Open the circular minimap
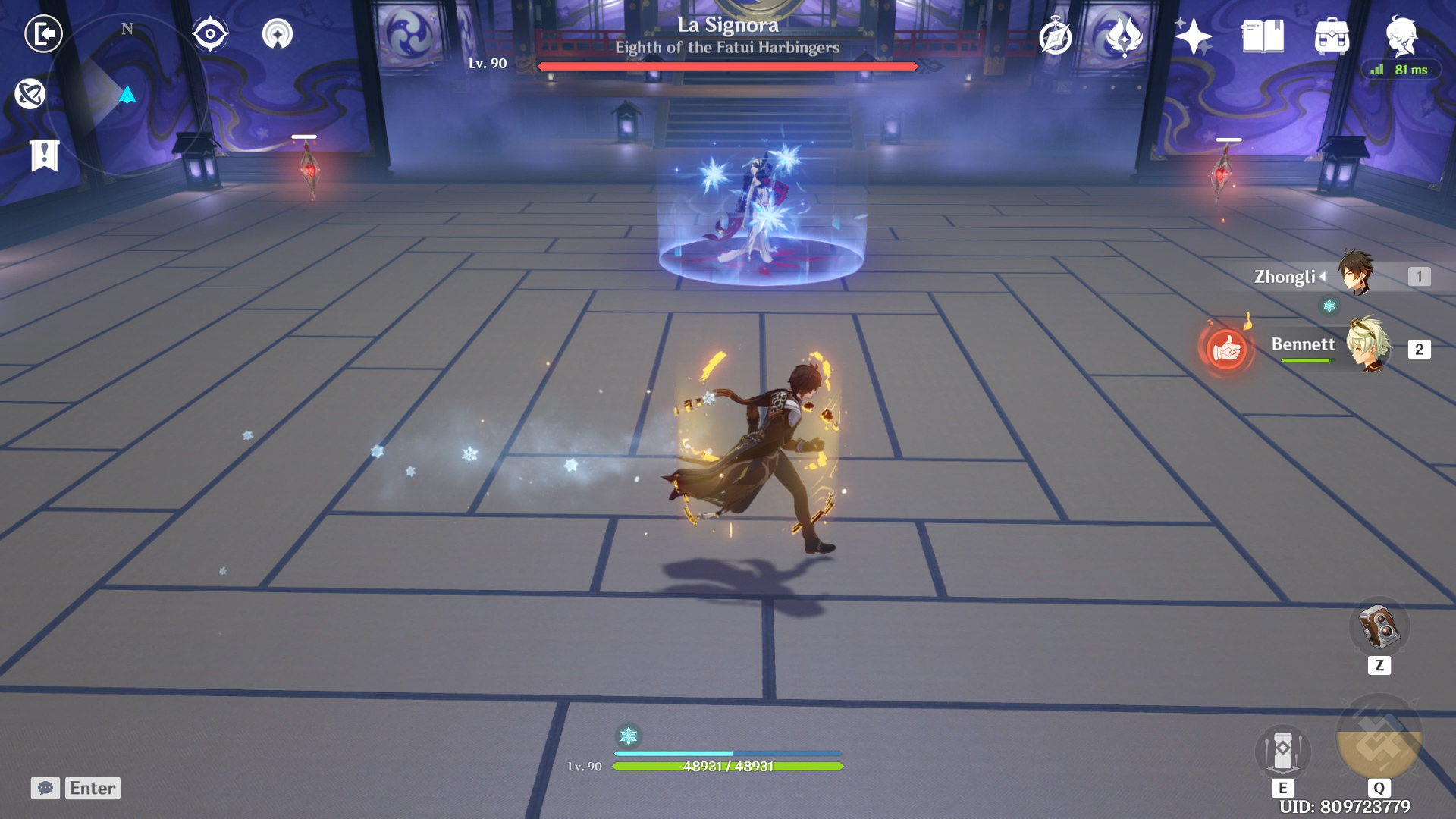The height and width of the screenshot is (819, 1456). point(127,95)
